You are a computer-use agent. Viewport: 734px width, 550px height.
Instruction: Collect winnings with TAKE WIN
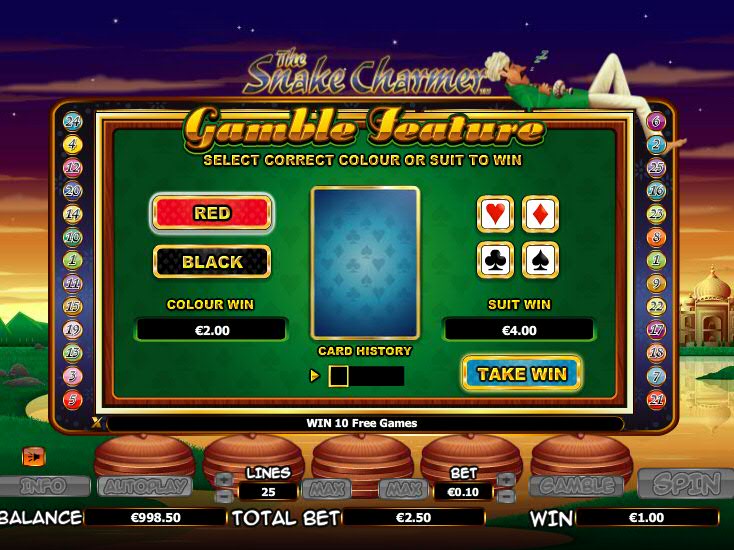tap(521, 373)
